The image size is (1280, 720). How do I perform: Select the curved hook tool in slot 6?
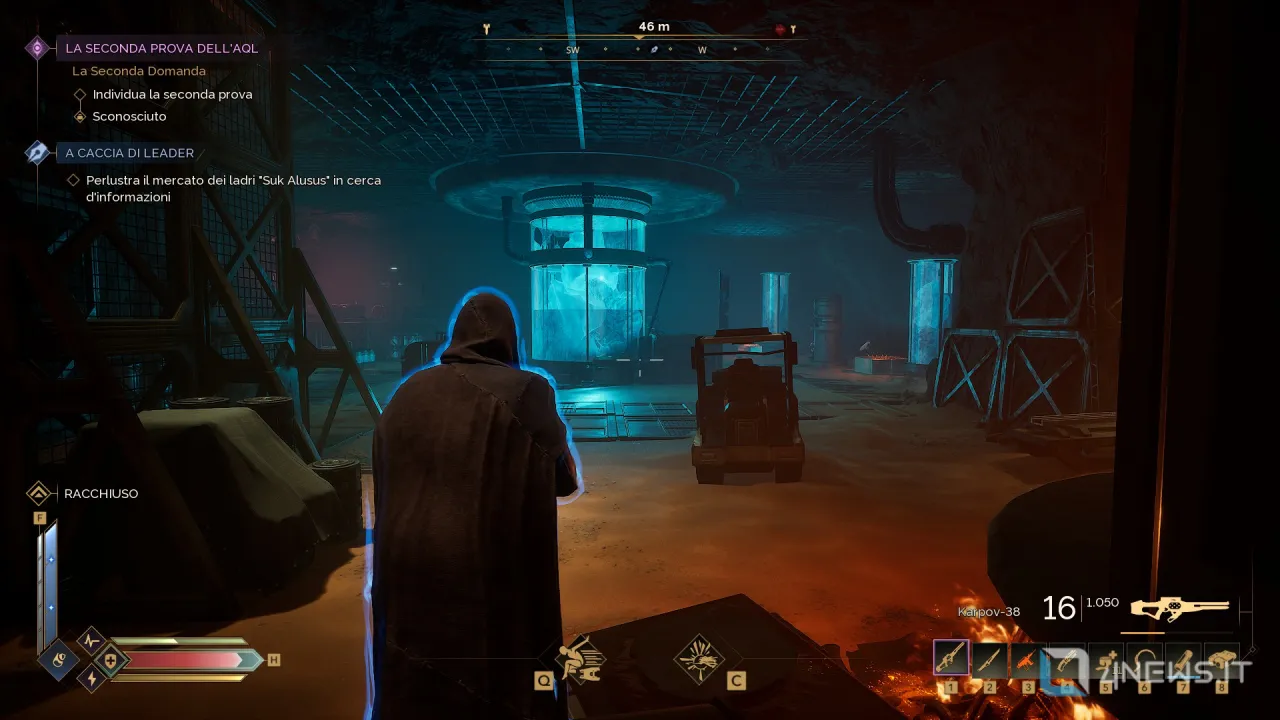pos(1145,657)
